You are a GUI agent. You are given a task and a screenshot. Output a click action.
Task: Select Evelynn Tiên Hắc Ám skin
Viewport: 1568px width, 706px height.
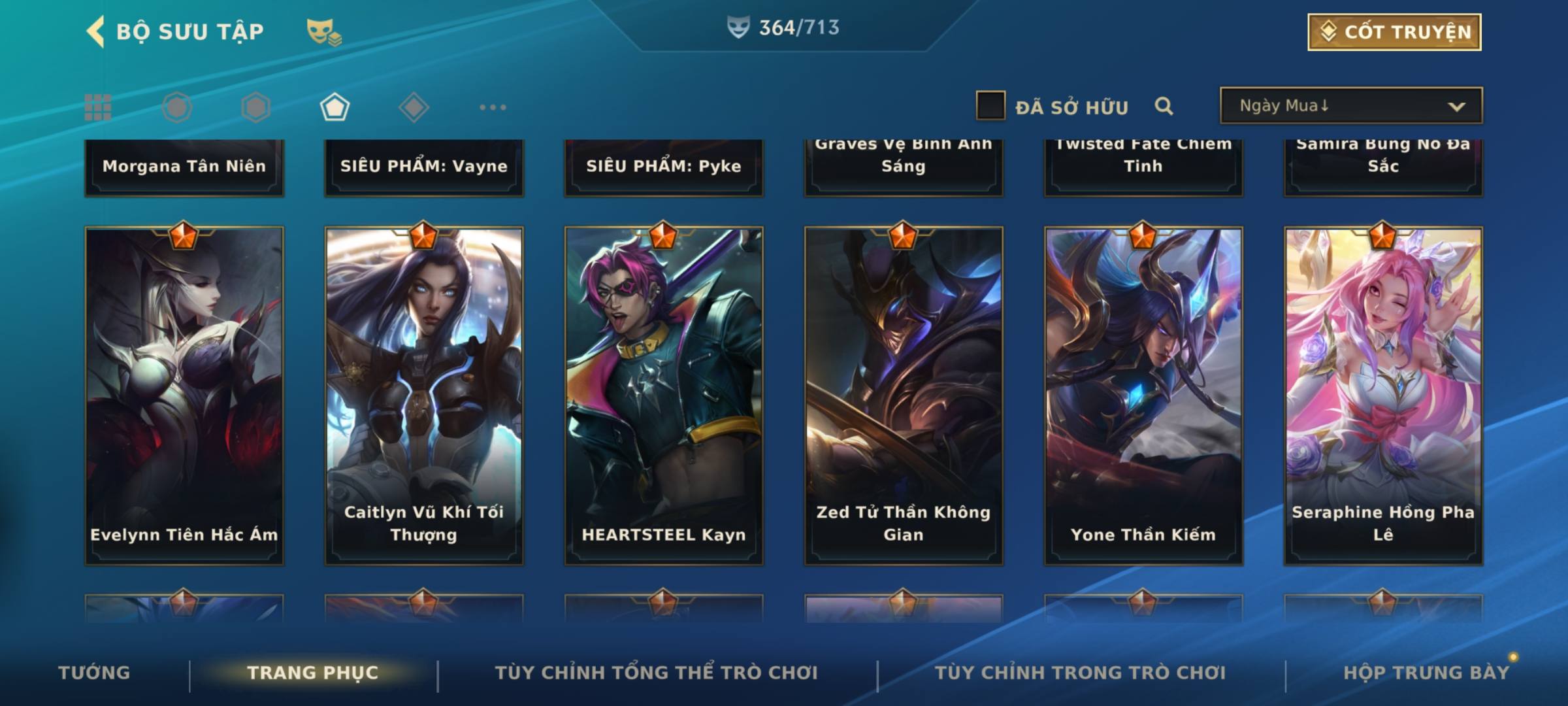click(184, 395)
